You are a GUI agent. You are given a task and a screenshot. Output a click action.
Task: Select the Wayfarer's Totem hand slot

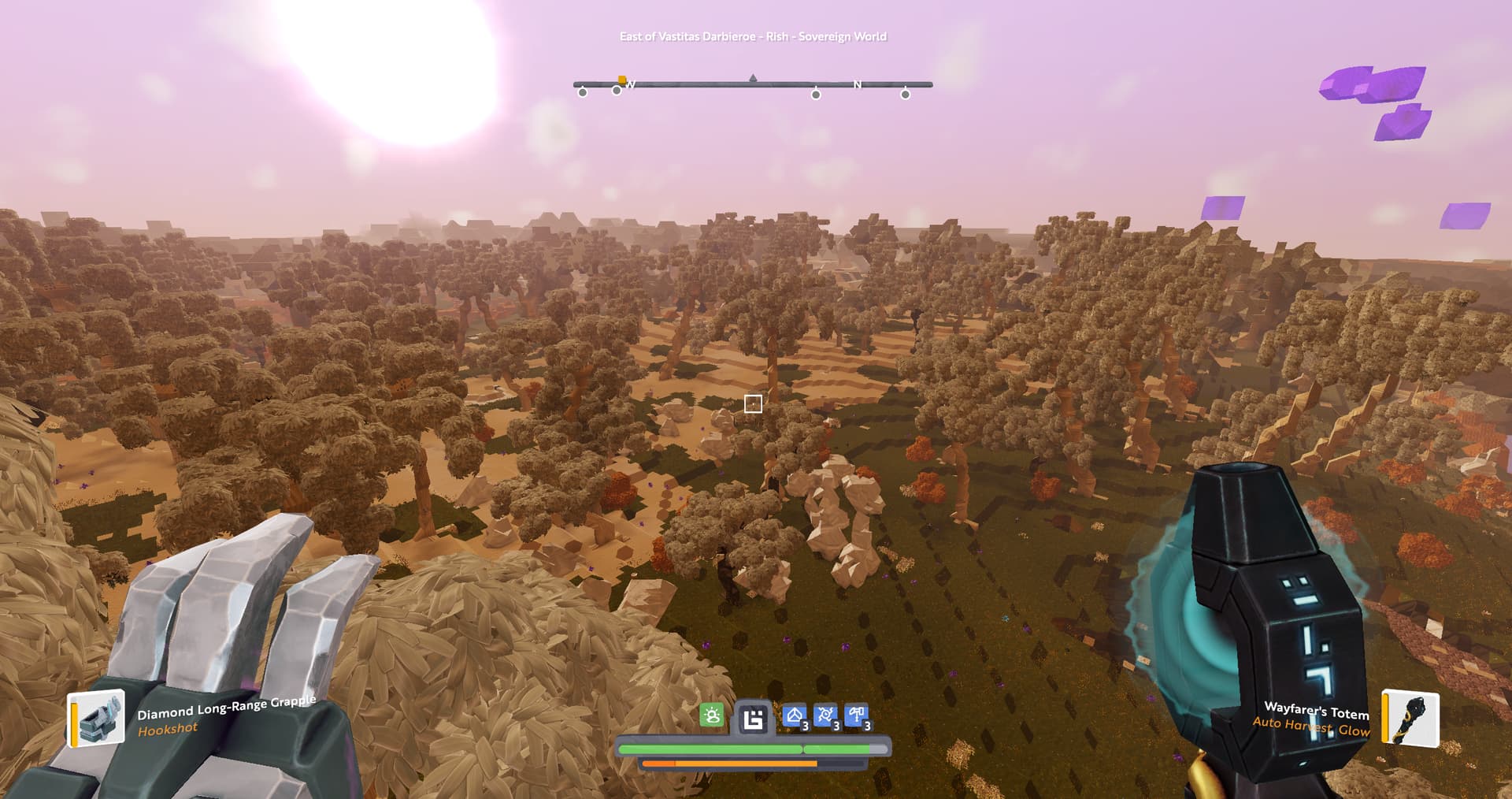1410,718
